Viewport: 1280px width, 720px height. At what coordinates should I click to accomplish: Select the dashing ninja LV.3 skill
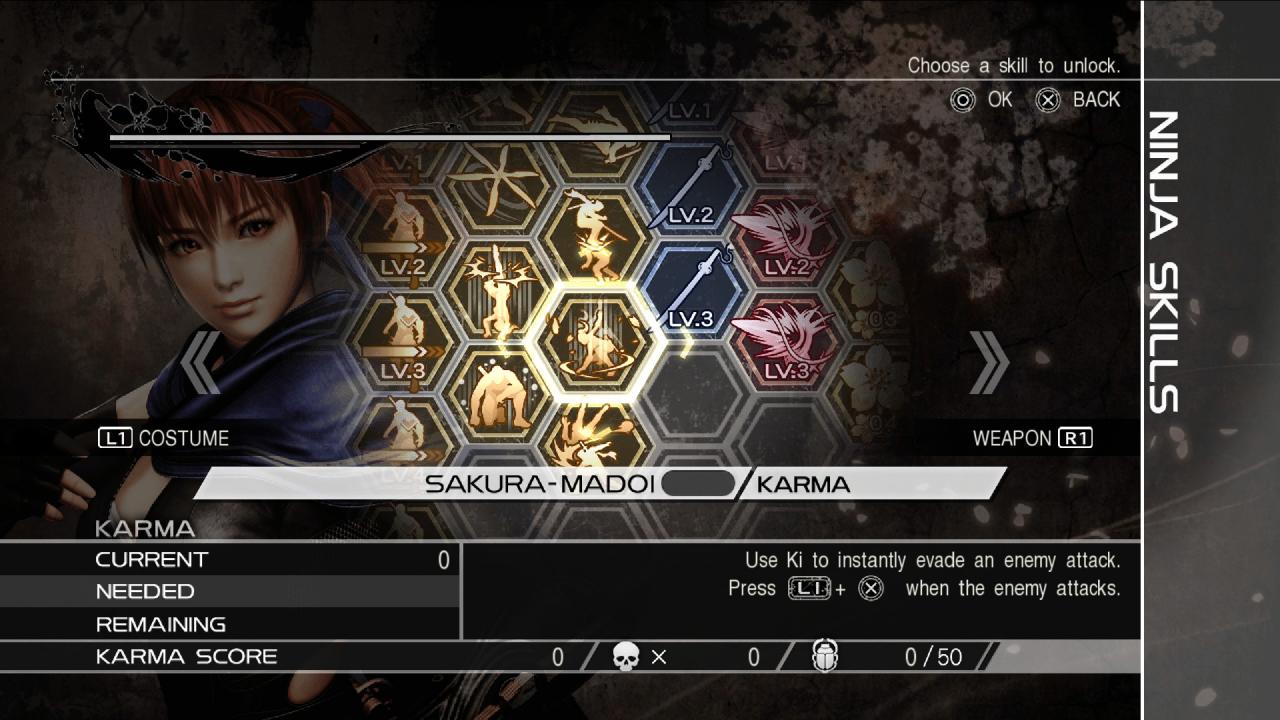coord(403,343)
